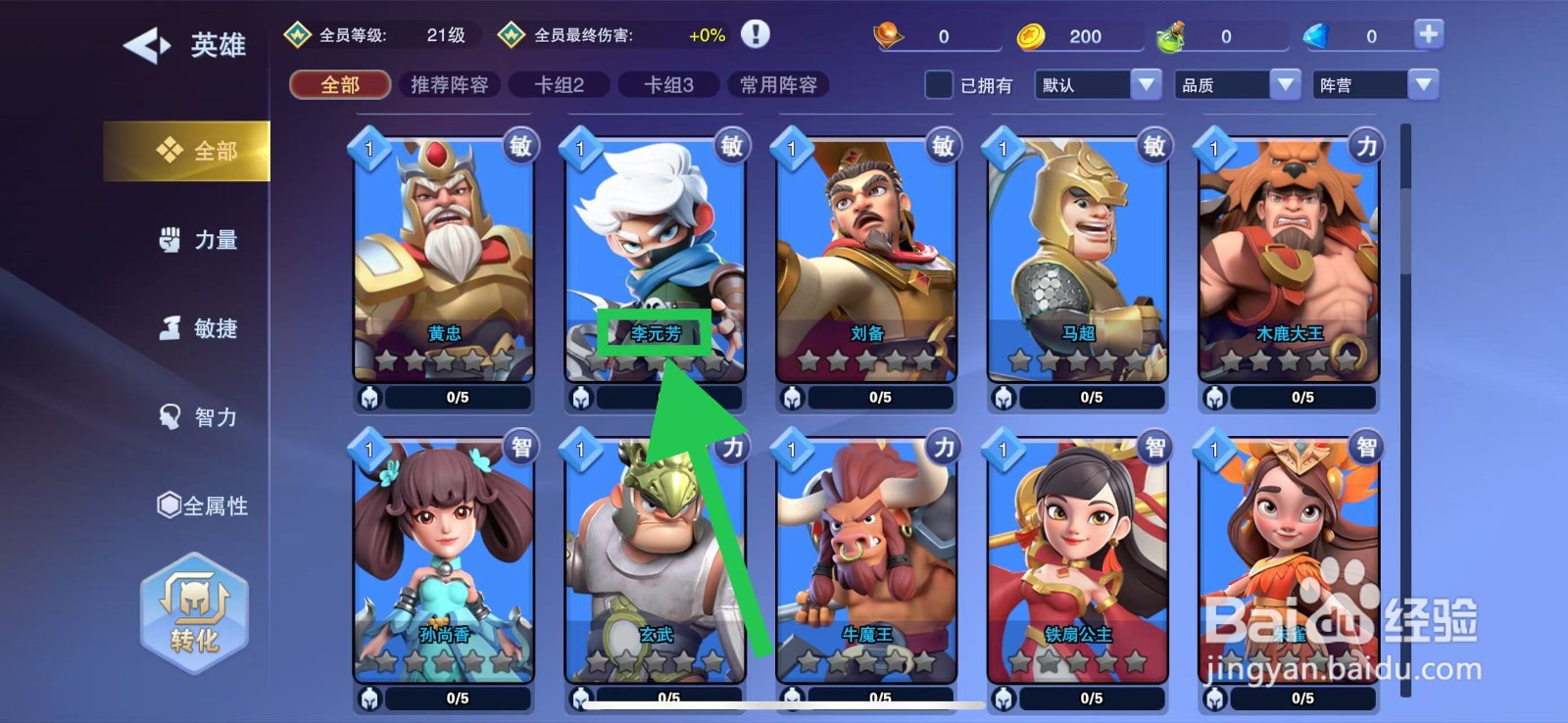
Task: Open the 品质 quality dropdown
Action: click(1236, 85)
